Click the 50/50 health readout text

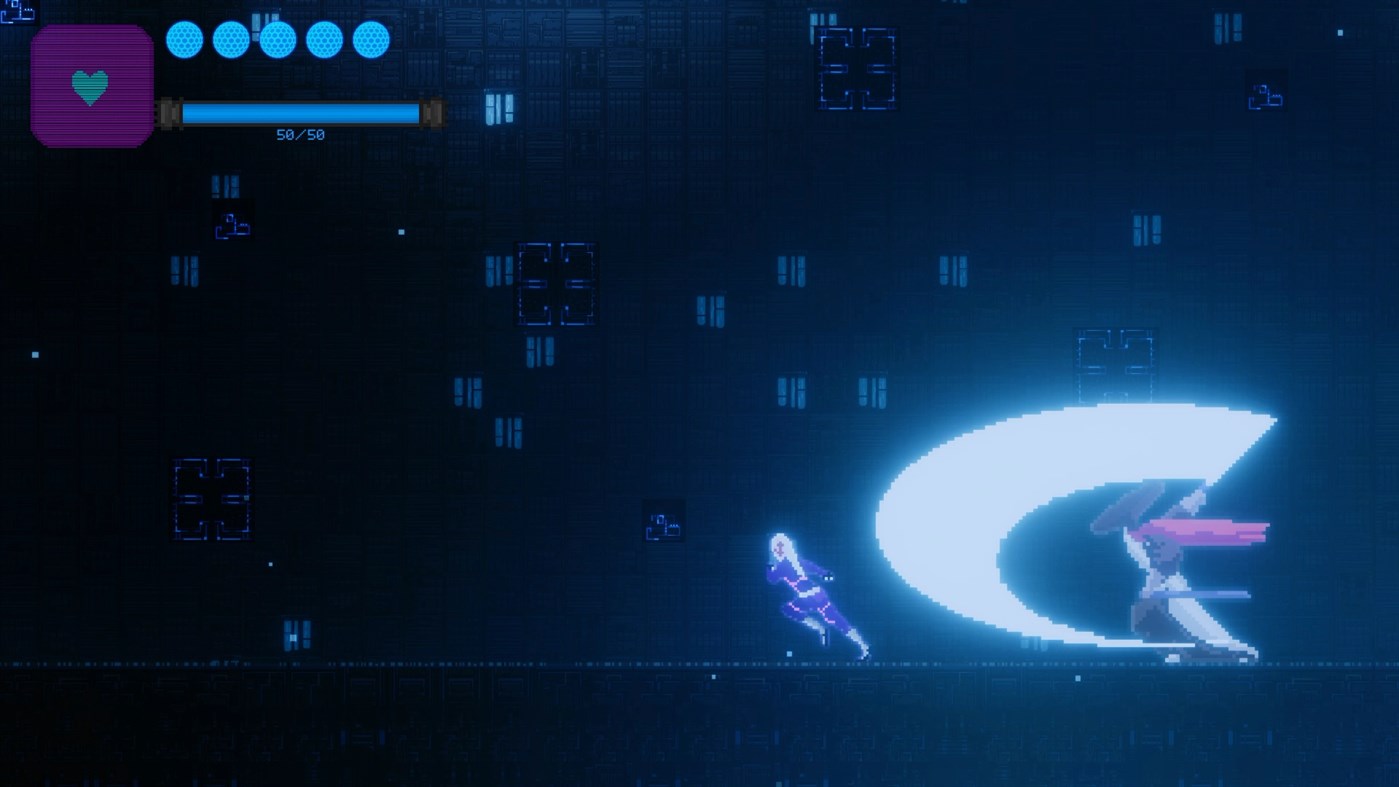pyautogui.click(x=300, y=133)
